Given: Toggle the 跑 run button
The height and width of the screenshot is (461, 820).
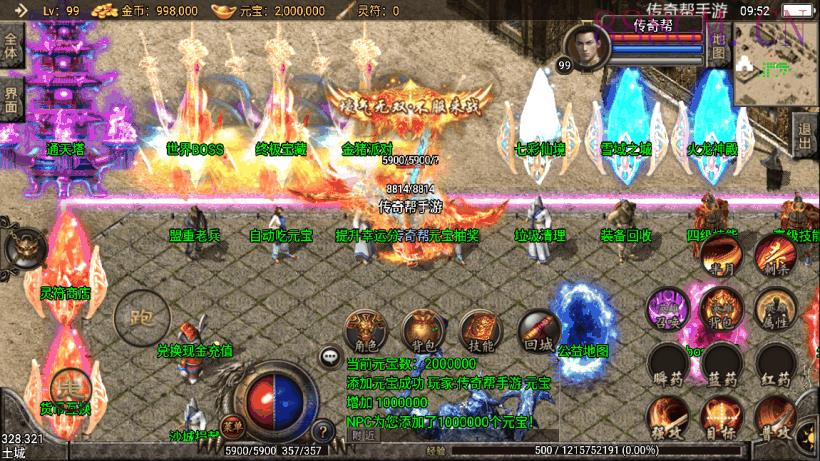Looking at the screenshot, I should point(142,318).
